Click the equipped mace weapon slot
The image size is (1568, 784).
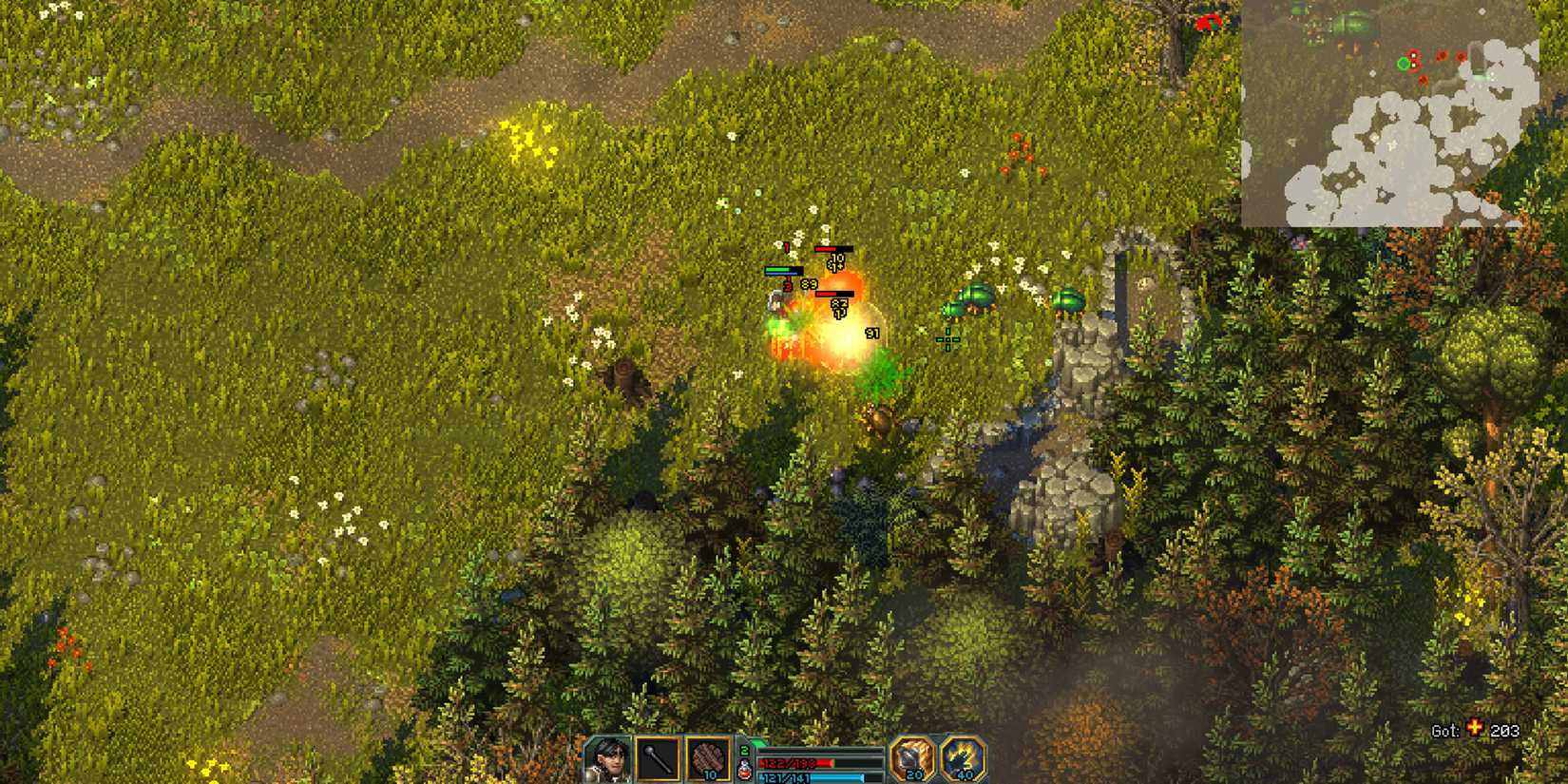pos(660,758)
